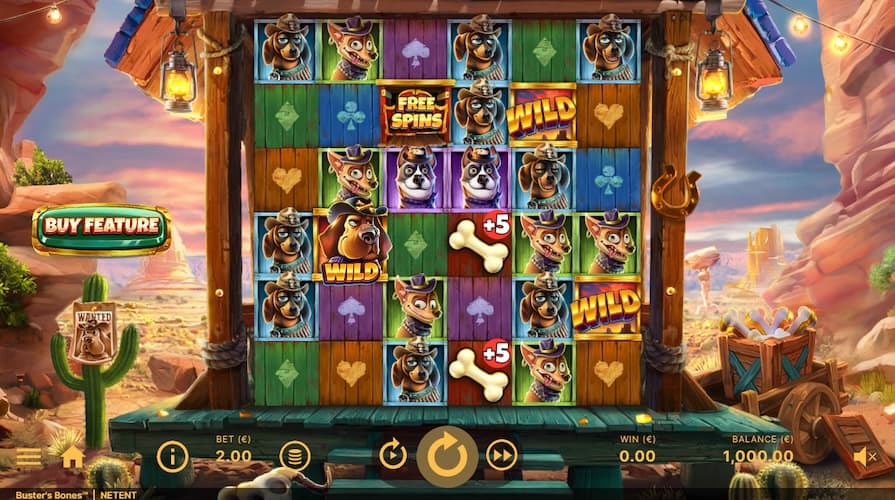
Task: Unmute the sound via speaker icon
Action: (x=865, y=457)
